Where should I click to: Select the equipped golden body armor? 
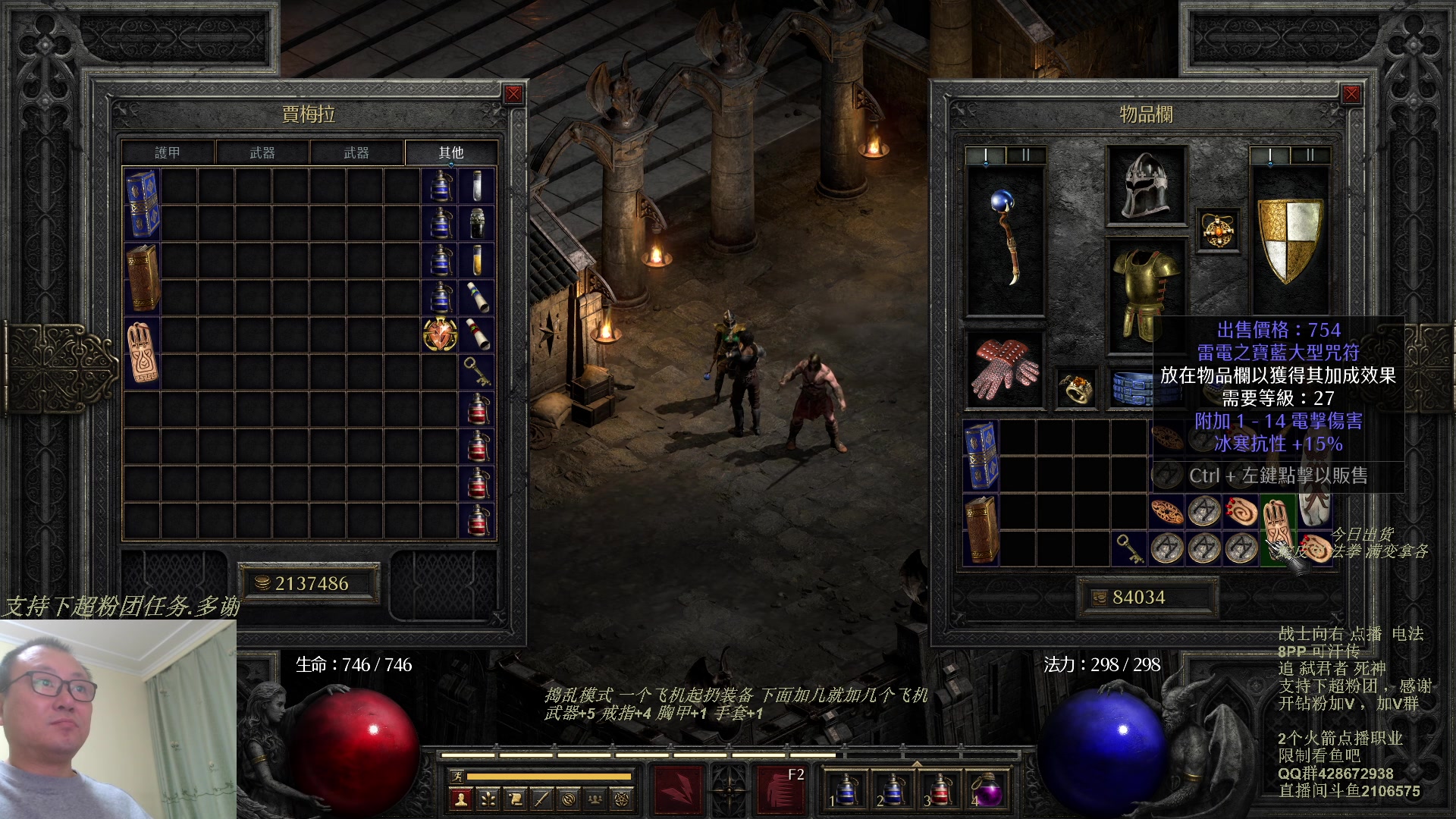1146,296
